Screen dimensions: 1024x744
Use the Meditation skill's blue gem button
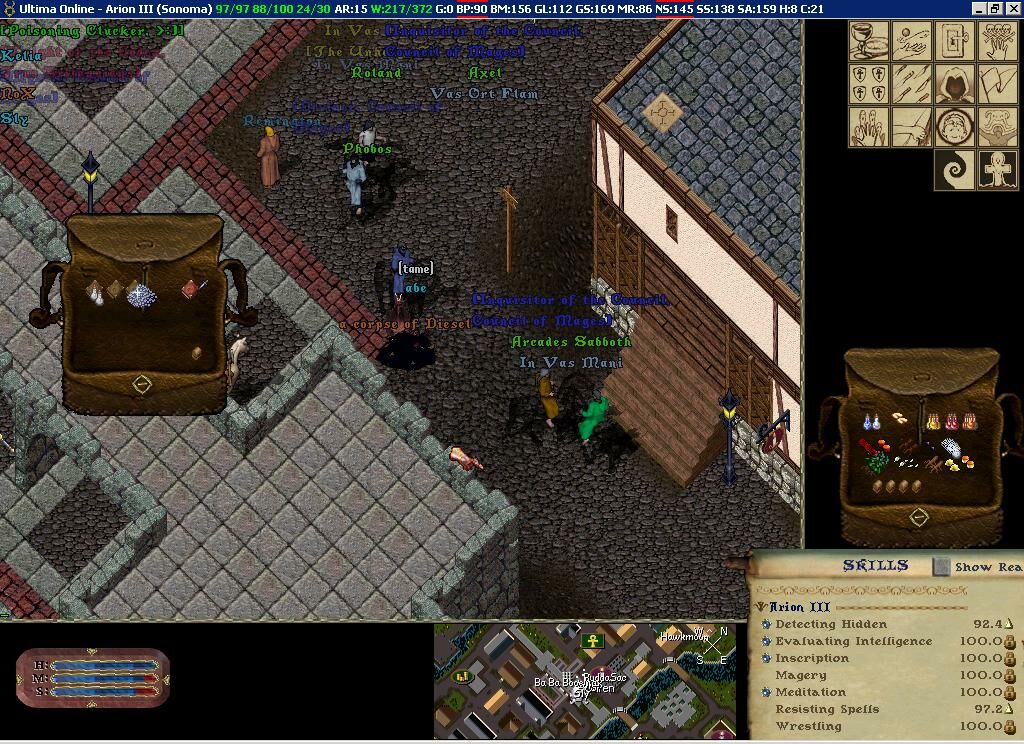click(x=766, y=692)
